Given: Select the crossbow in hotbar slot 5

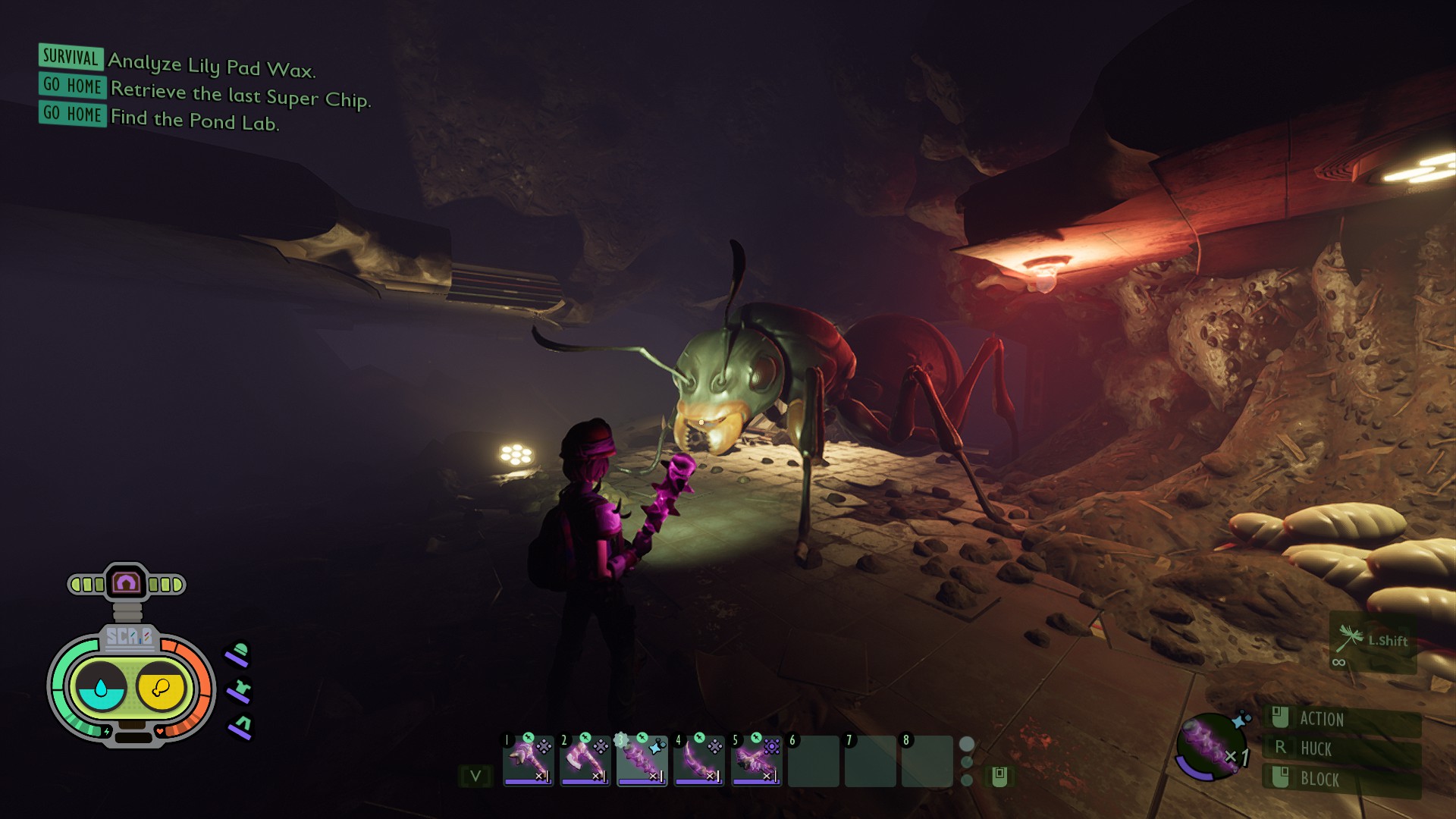Looking at the screenshot, I should click(x=755, y=759).
